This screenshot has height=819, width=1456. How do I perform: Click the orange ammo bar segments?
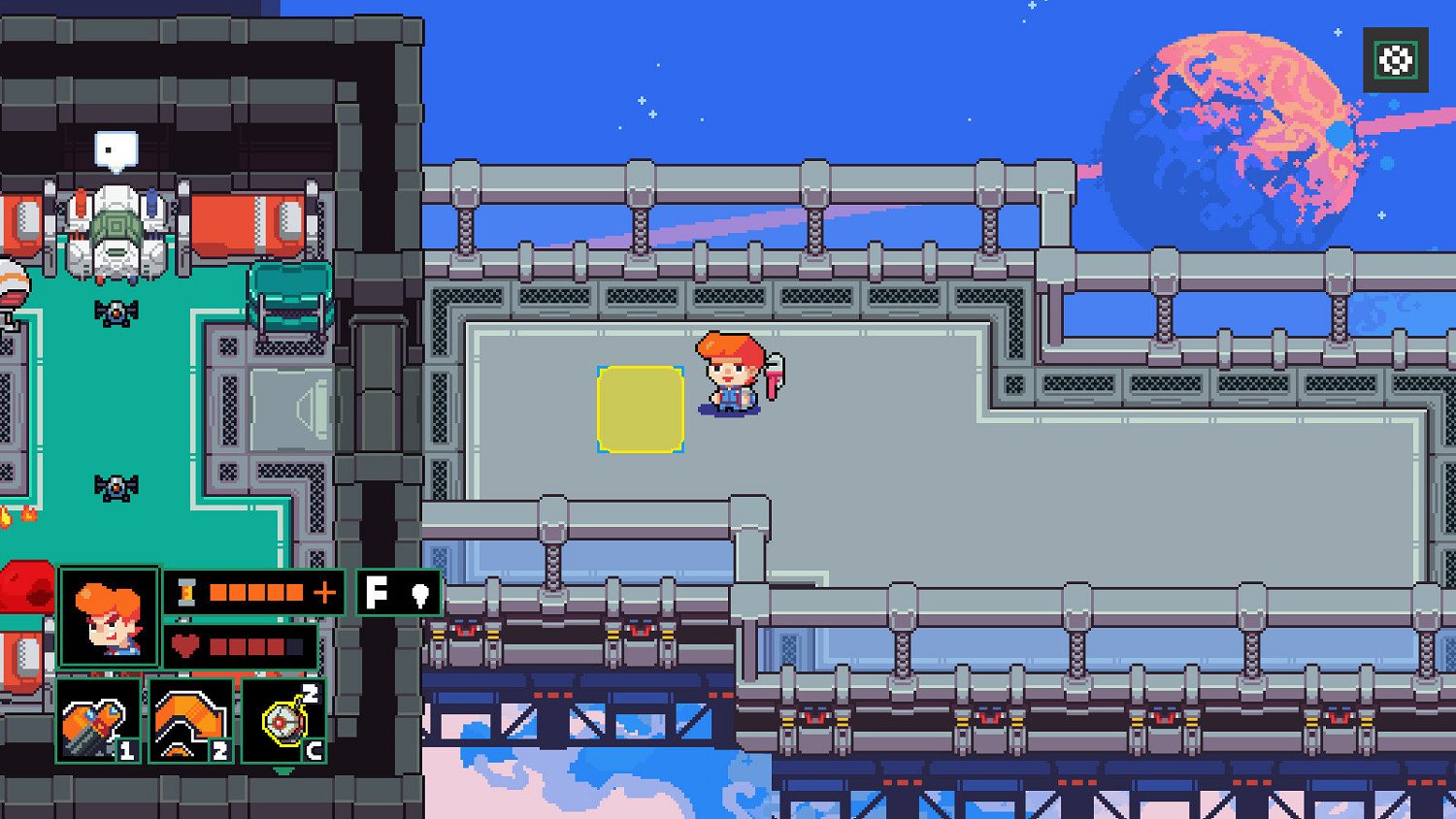(254, 592)
